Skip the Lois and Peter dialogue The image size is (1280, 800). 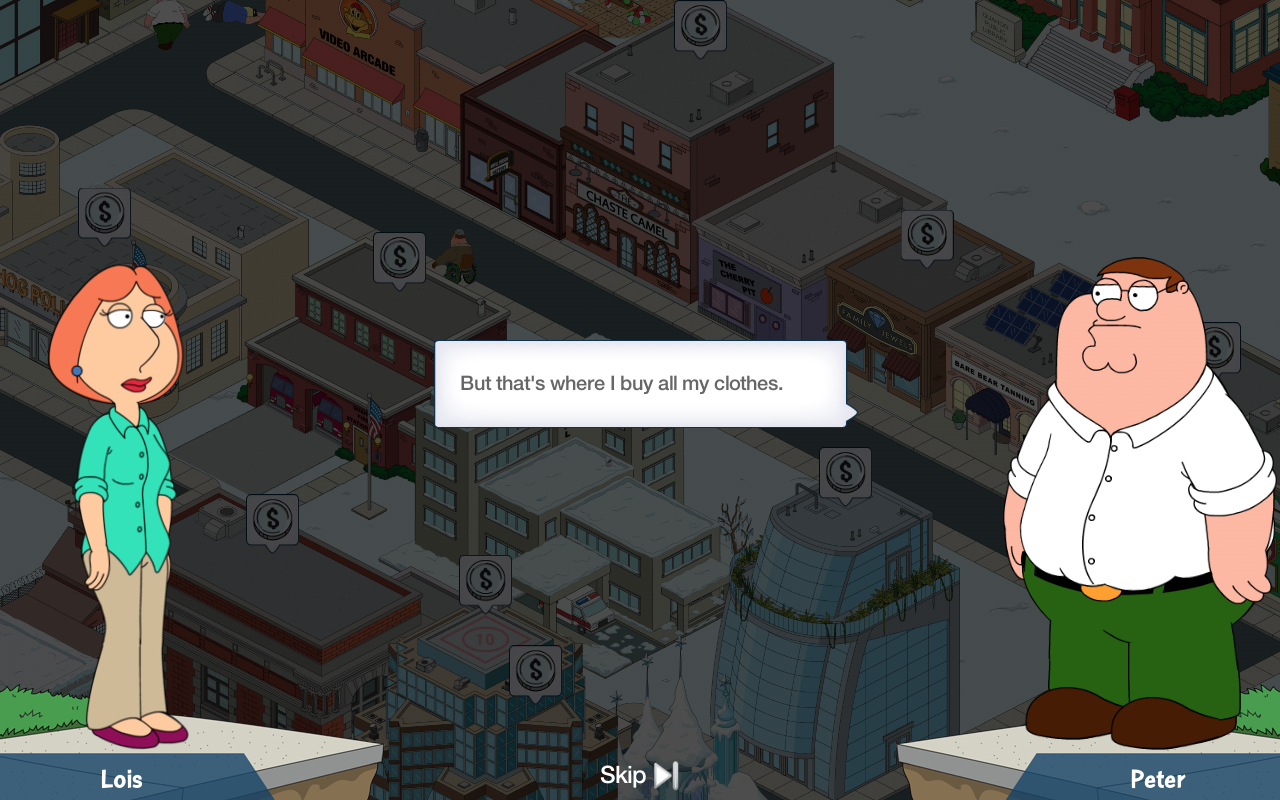[639, 775]
